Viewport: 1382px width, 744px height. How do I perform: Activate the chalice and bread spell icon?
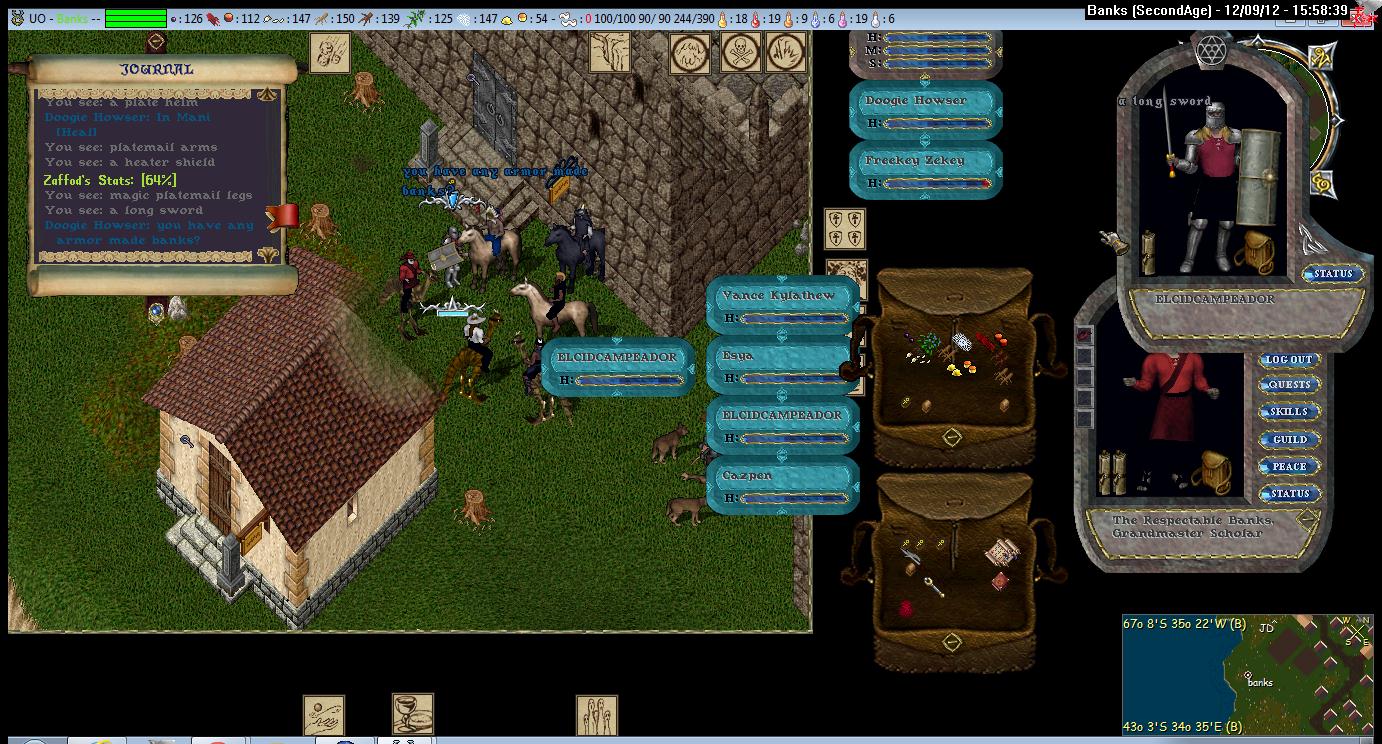point(412,714)
